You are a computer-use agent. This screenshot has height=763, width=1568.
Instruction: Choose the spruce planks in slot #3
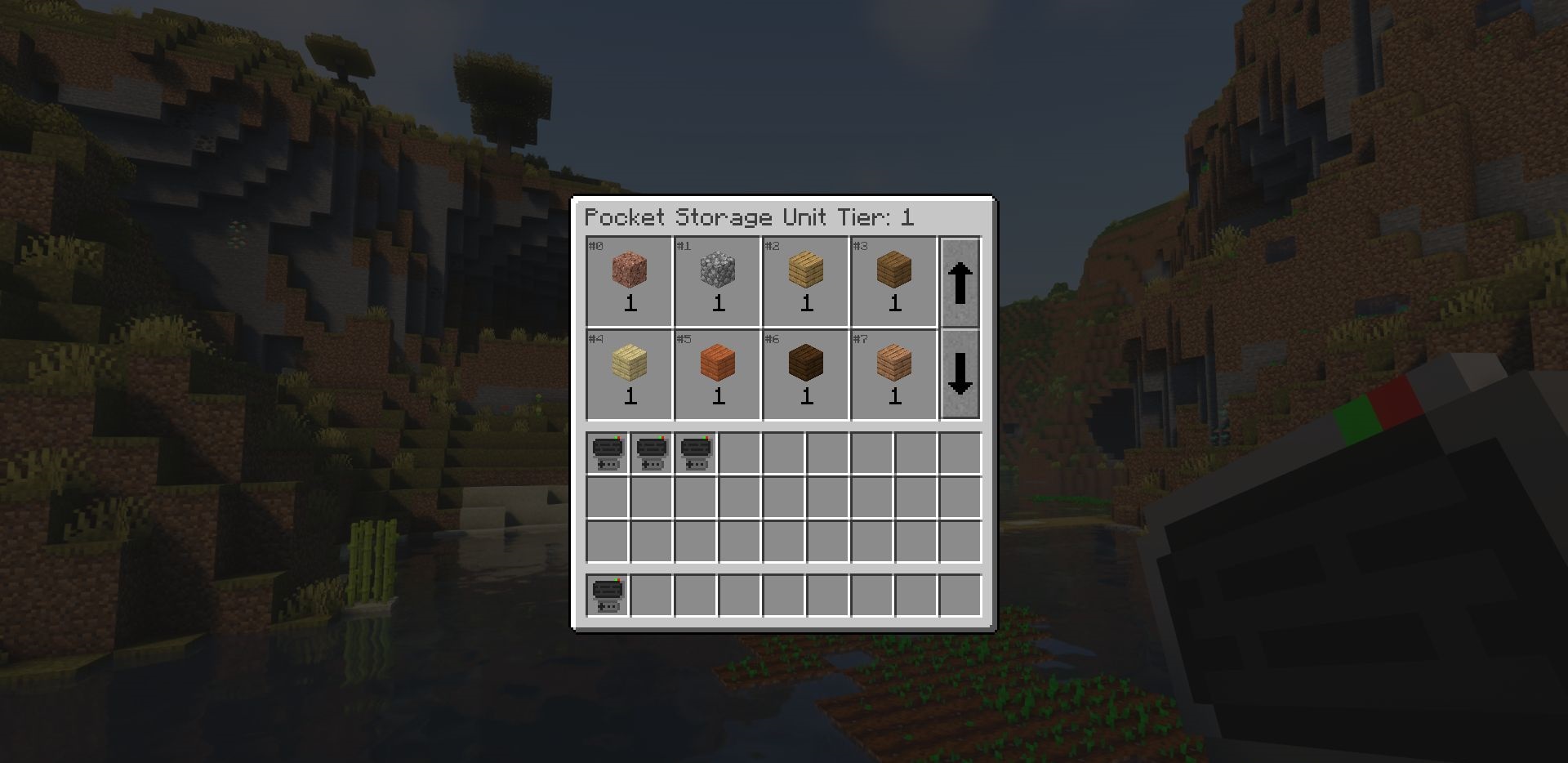tap(894, 271)
